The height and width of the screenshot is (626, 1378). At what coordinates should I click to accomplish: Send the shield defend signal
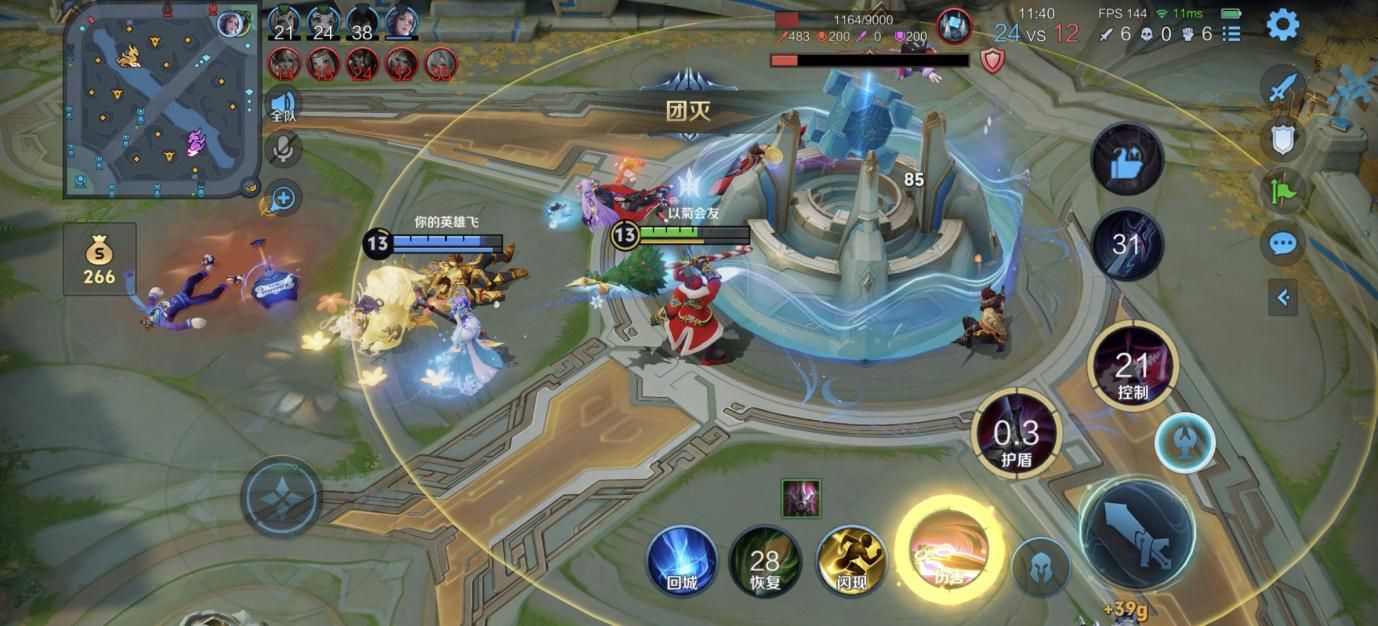[1282, 139]
